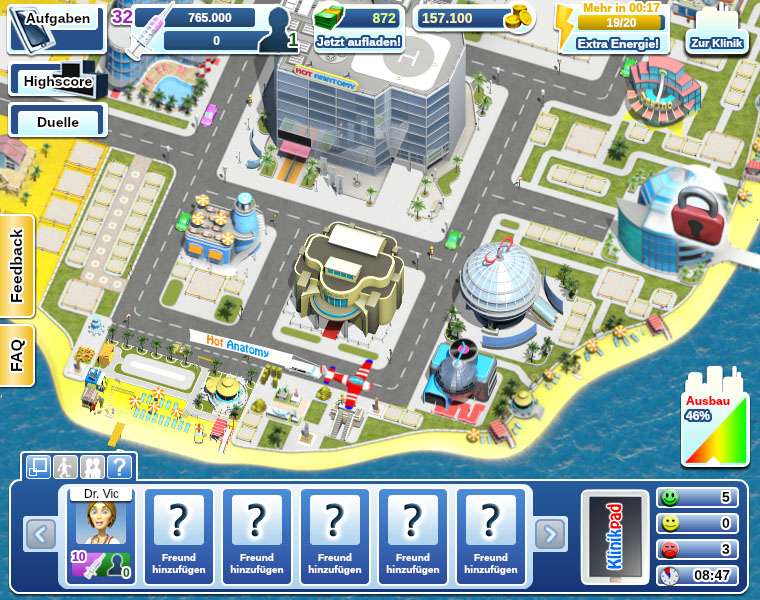Open the FAQ side tab
Image resolution: width=760 pixels, height=600 pixels.
tap(16, 354)
